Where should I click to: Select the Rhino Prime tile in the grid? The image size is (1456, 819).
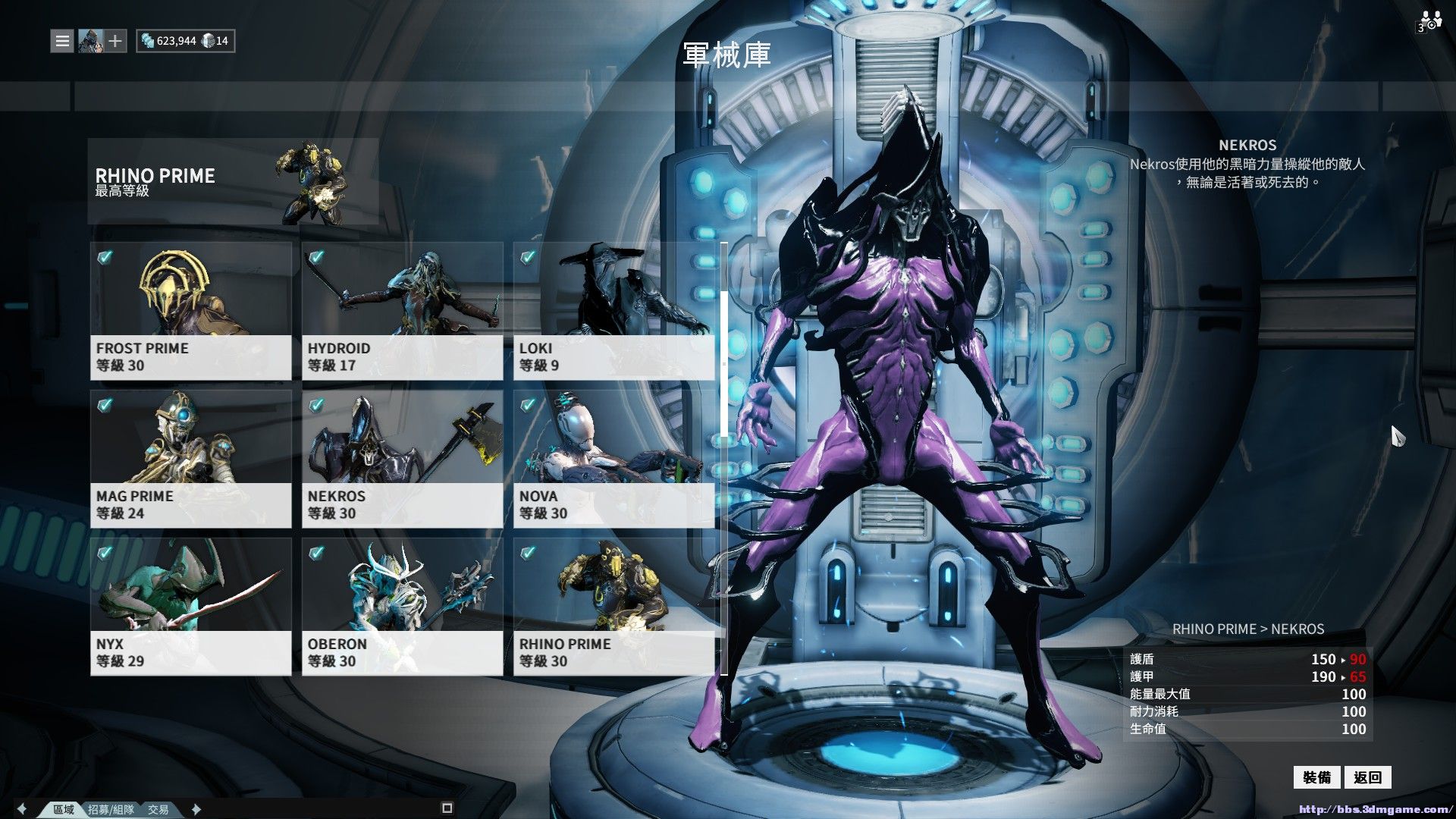[613, 607]
